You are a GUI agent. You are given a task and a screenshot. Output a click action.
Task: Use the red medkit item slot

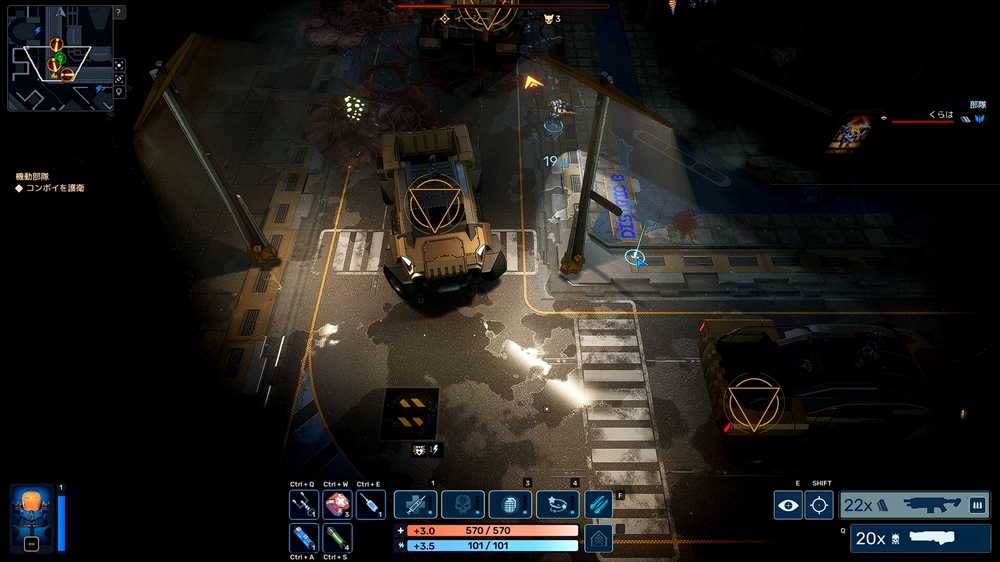337,505
